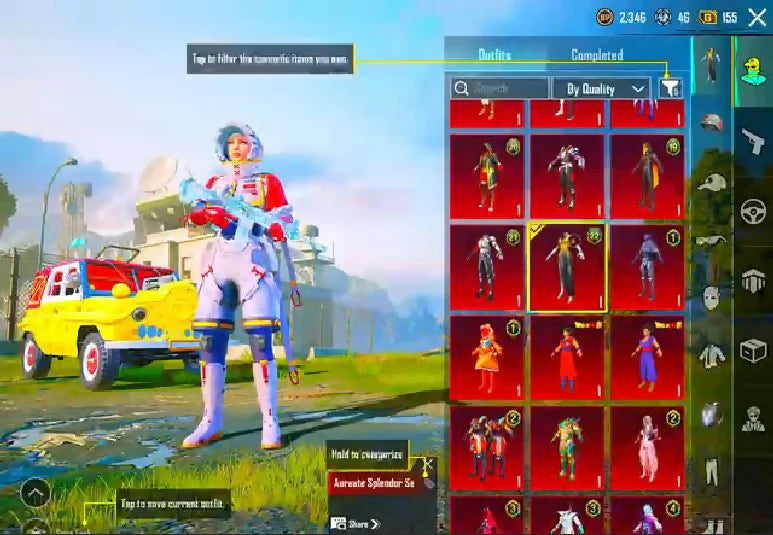The height and width of the screenshot is (535, 773).
Task: Switch to the pistol weapons section
Action: coord(753,141)
